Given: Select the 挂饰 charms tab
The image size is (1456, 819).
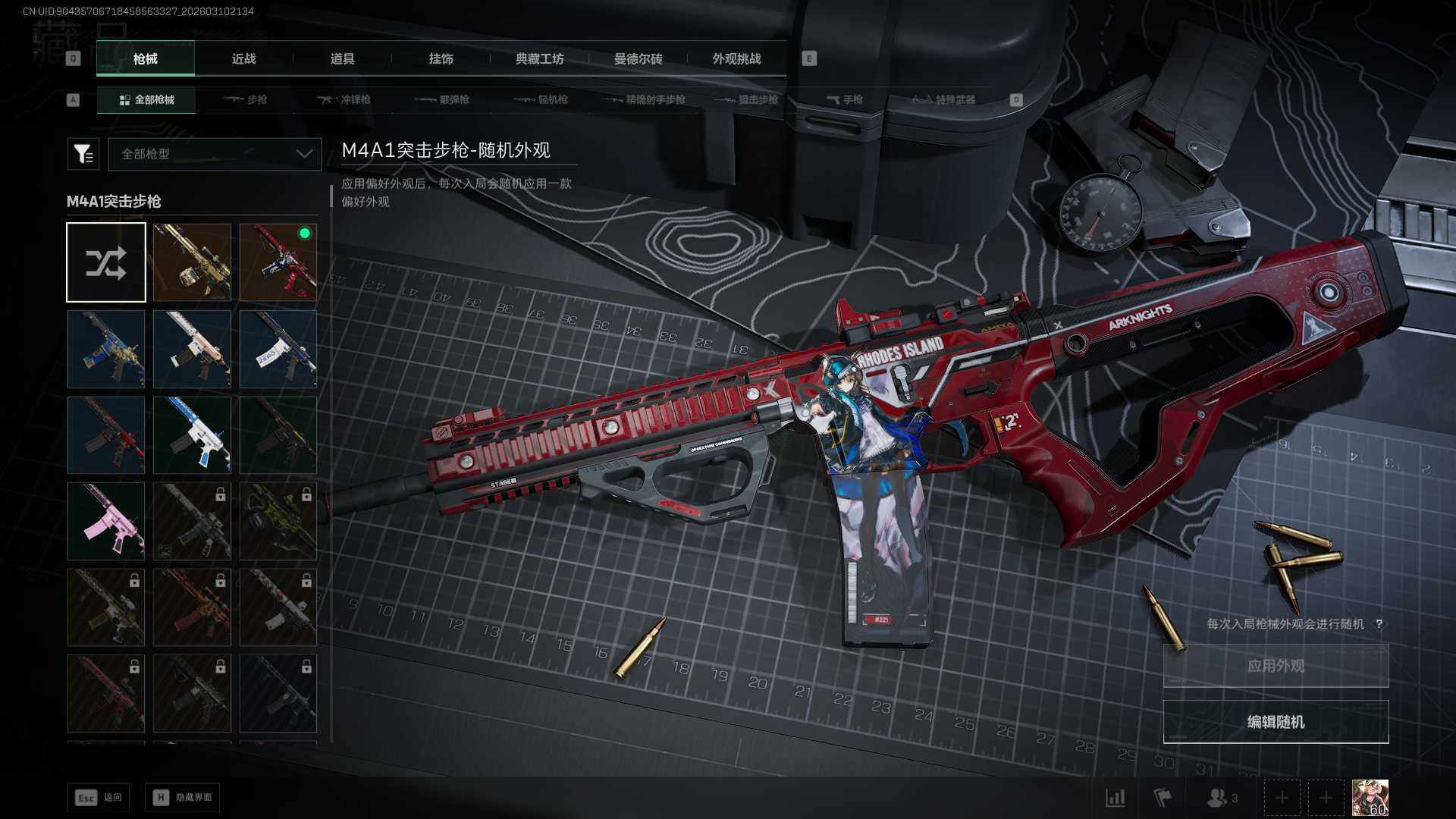Looking at the screenshot, I should 441,59.
